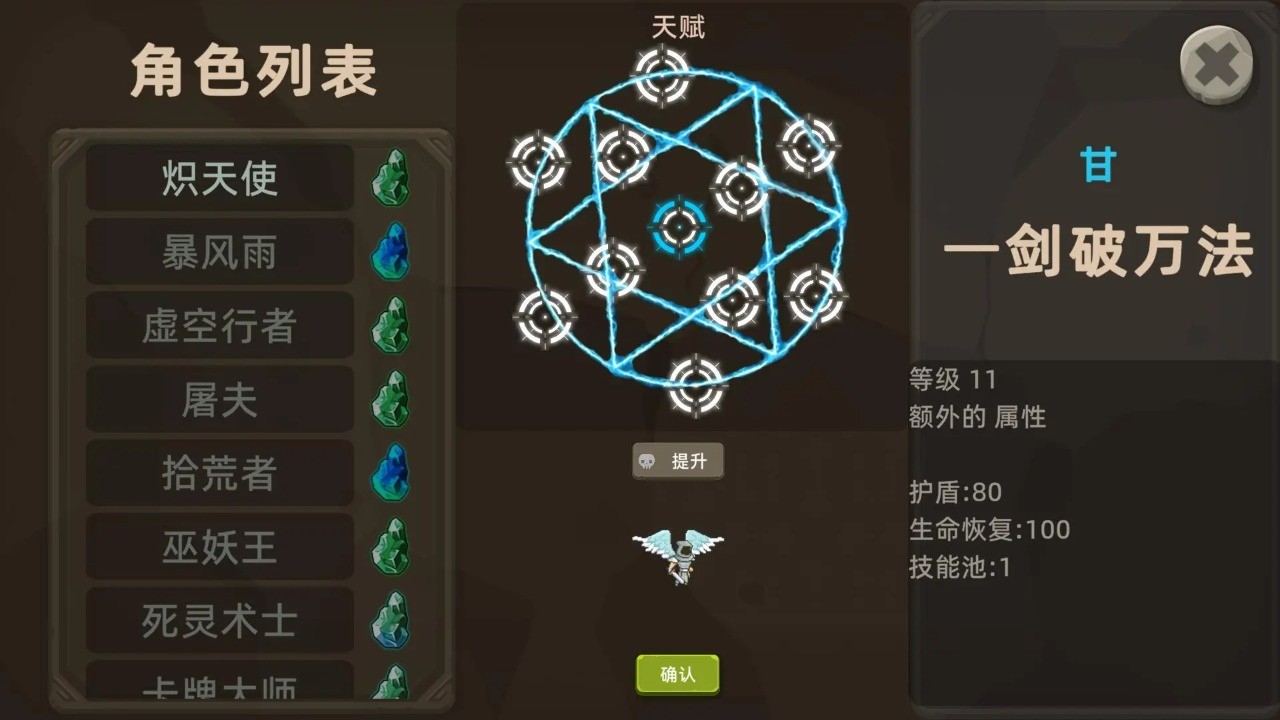Click the green gem beside 死灵术士

391,621
